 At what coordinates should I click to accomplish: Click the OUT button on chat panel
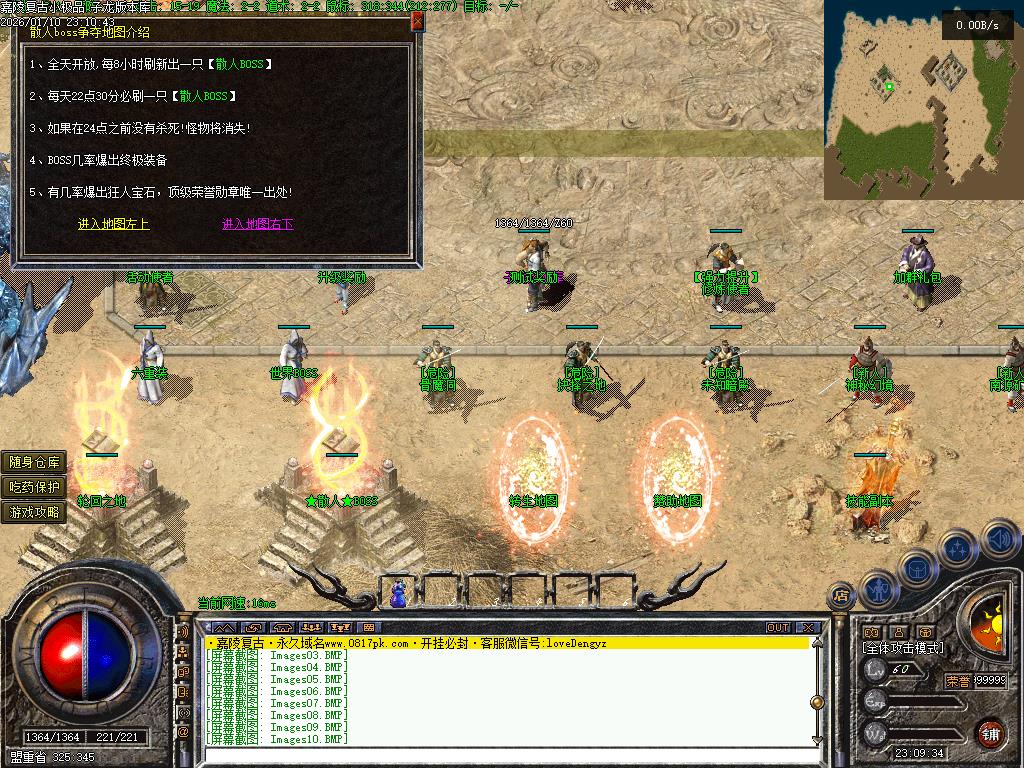pos(778,628)
